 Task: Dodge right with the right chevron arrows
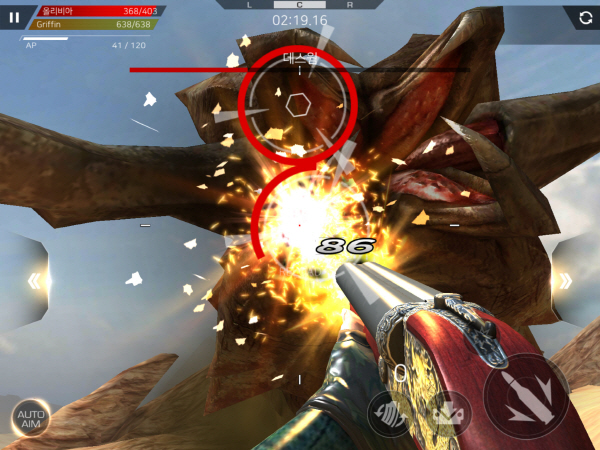click(x=565, y=281)
